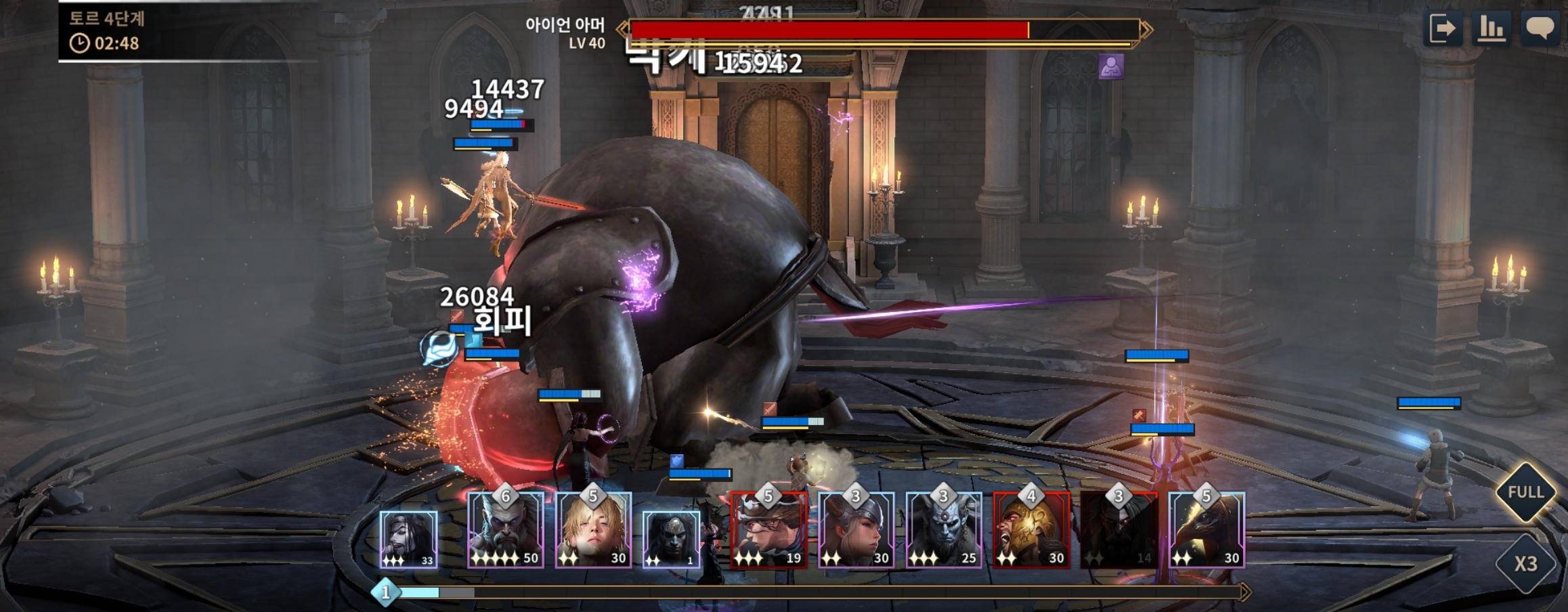Pick the blue-skinned horned demon card
1568x612 pixels.
[944, 530]
